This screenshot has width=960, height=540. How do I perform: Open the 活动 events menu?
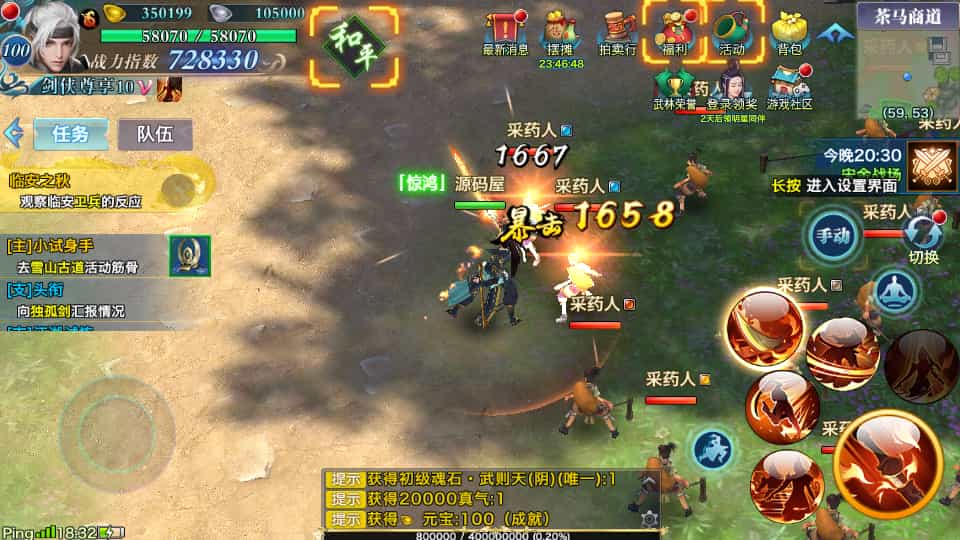coord(732,32)
